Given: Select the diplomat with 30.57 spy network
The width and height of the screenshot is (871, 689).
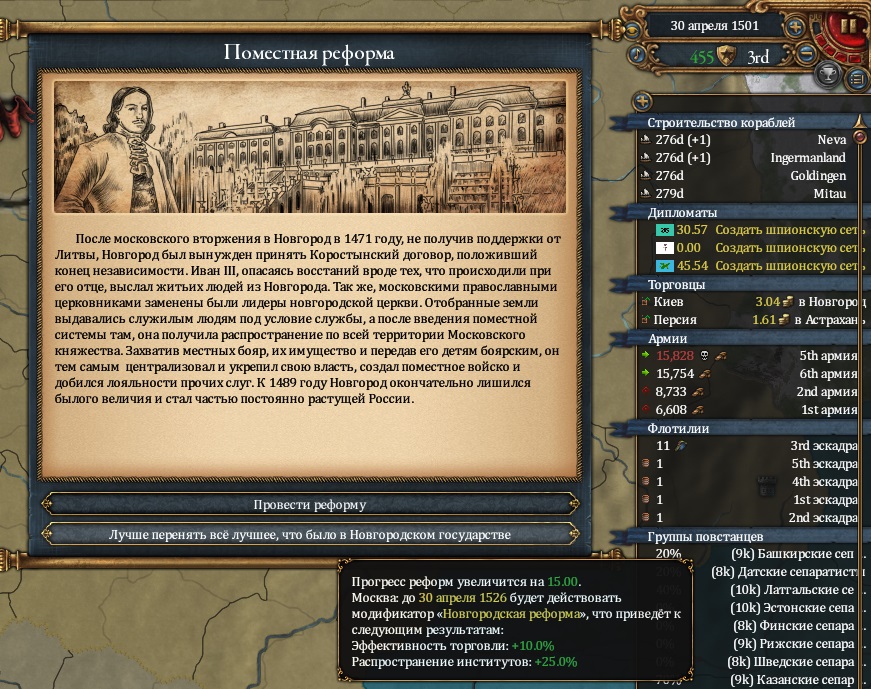Looking at the screenshot, I should (750, 229).
